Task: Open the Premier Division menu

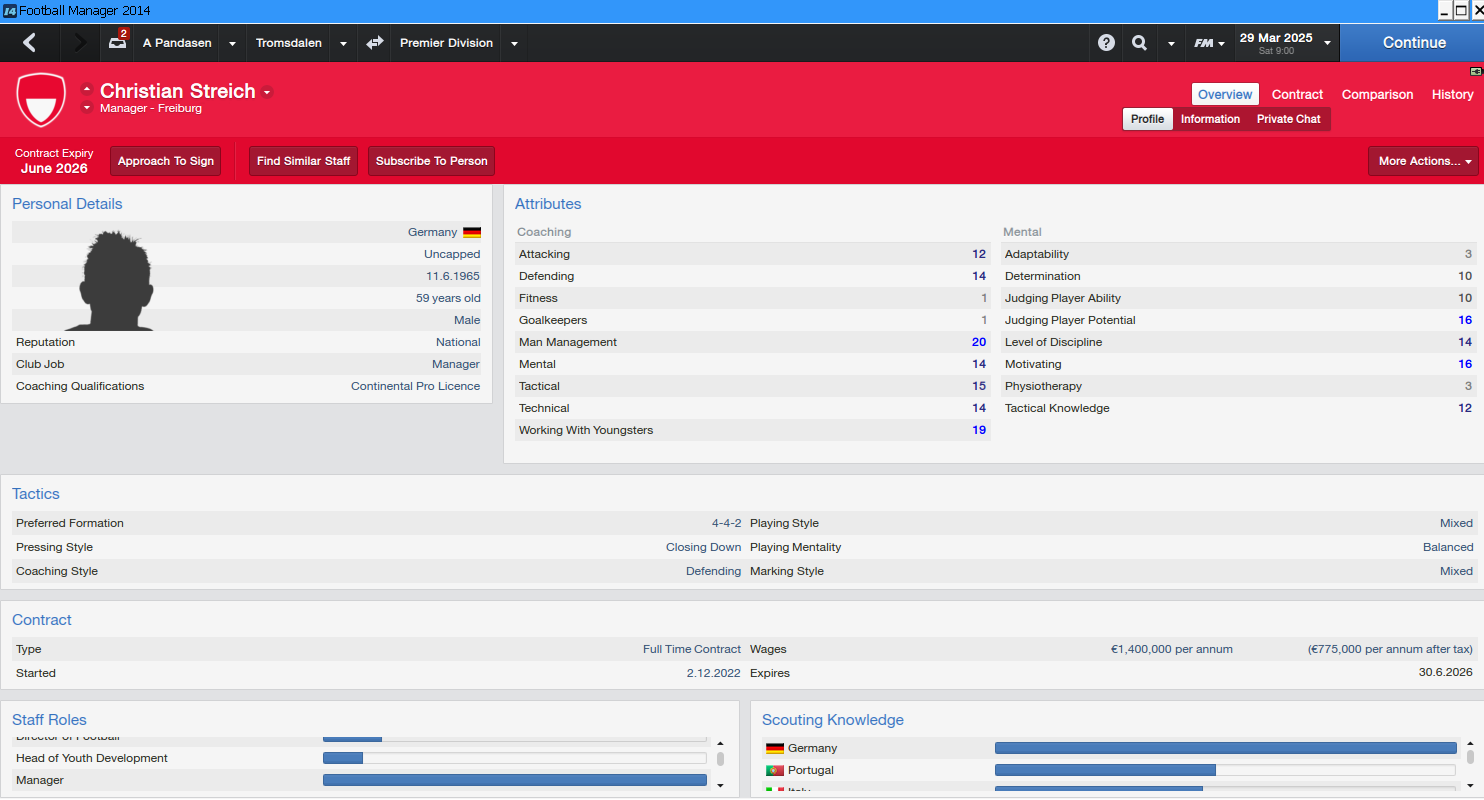Action: pyautogui.click(x=446, y=43)
